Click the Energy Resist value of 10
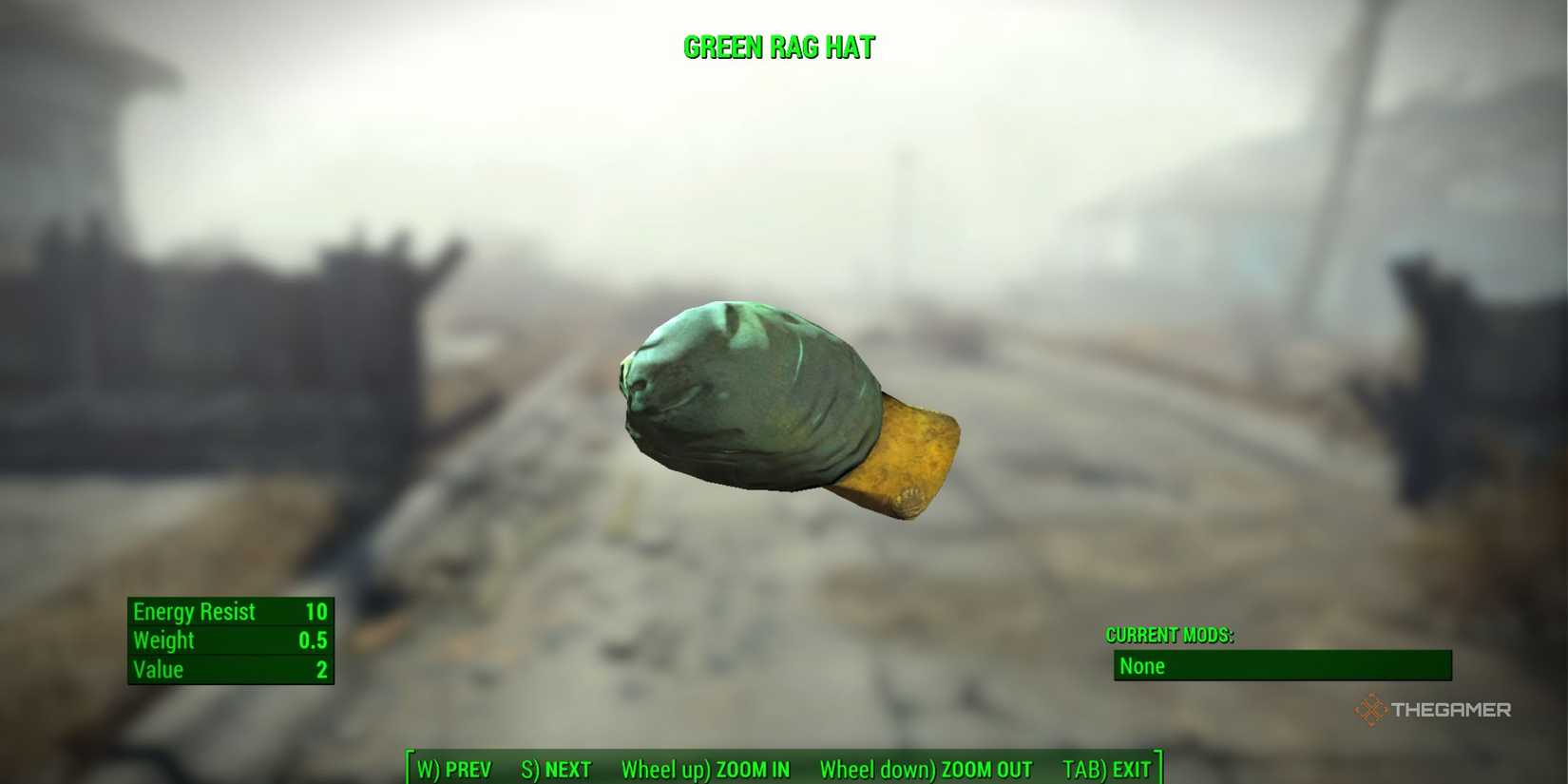 316,611
